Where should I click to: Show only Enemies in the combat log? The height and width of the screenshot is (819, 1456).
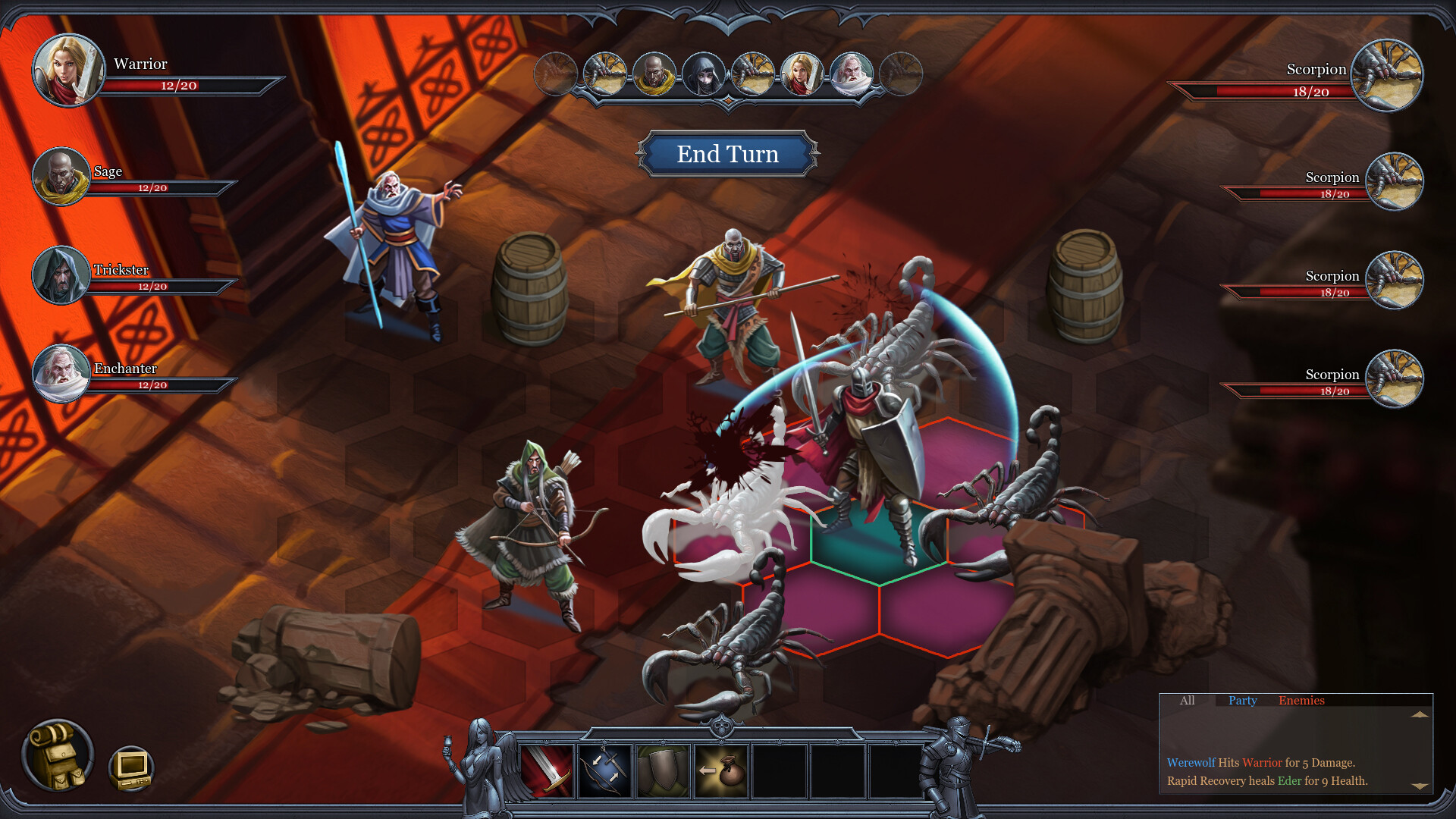point(1302,701)
